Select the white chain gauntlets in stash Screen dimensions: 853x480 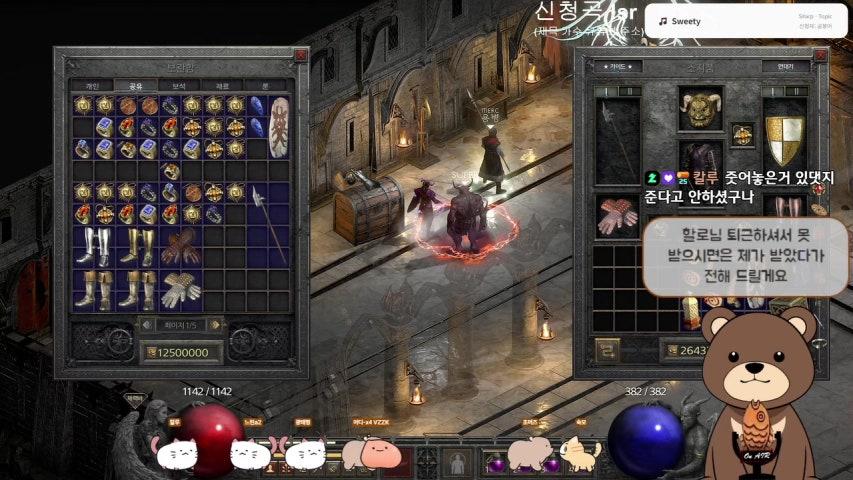point(182,289)
